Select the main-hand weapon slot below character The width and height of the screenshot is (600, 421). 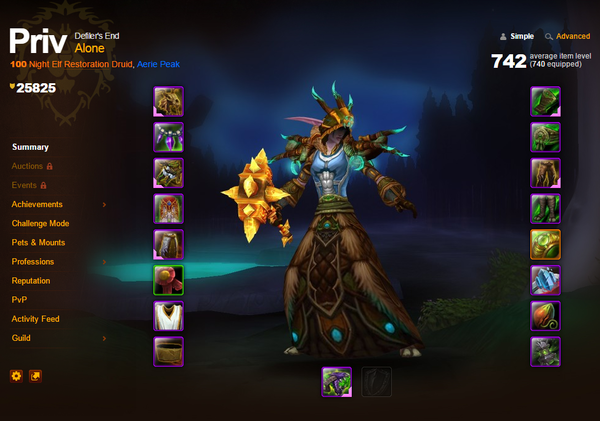pos(336,381)
